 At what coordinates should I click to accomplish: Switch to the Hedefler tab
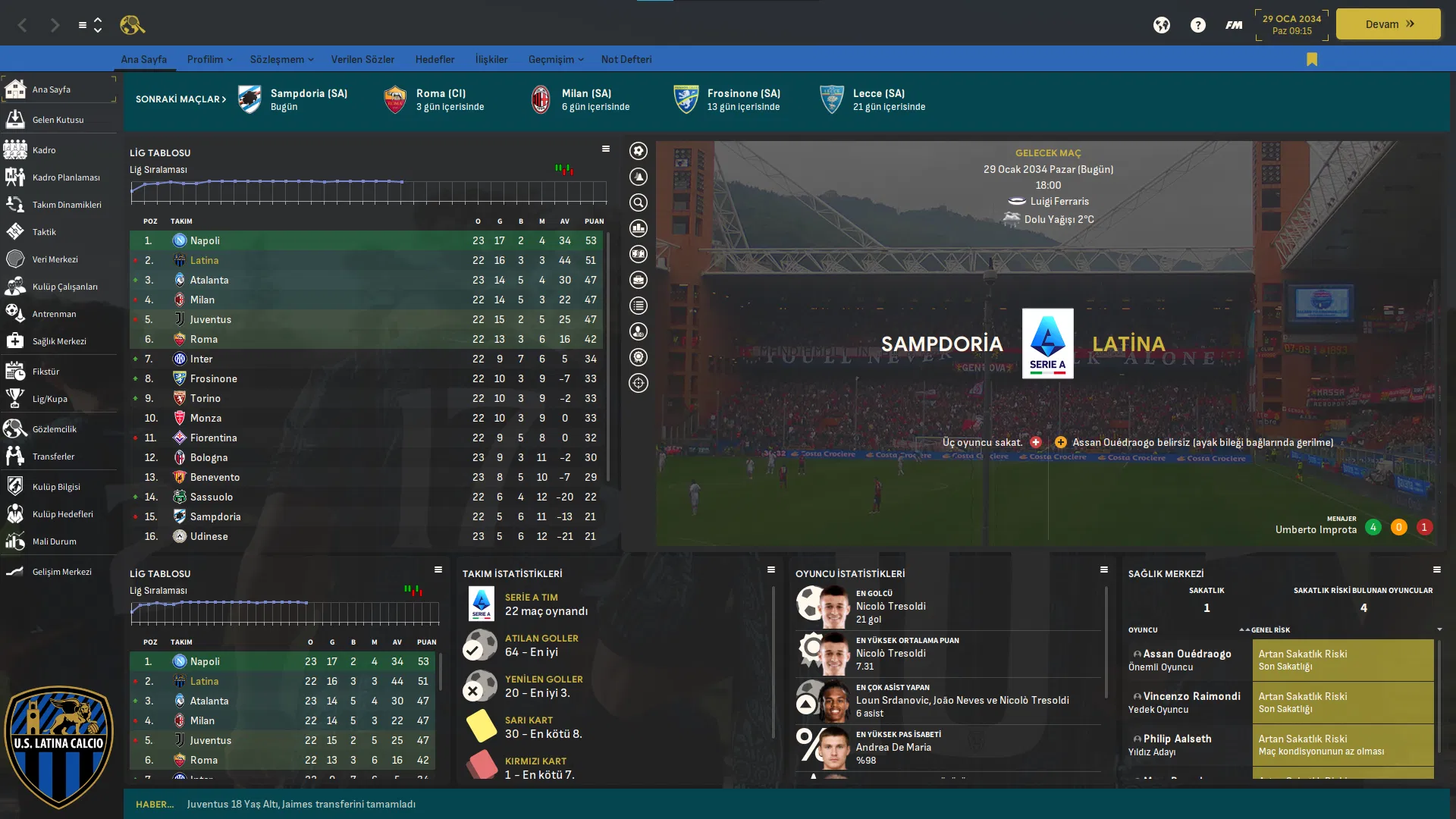(x=435, y=59)
